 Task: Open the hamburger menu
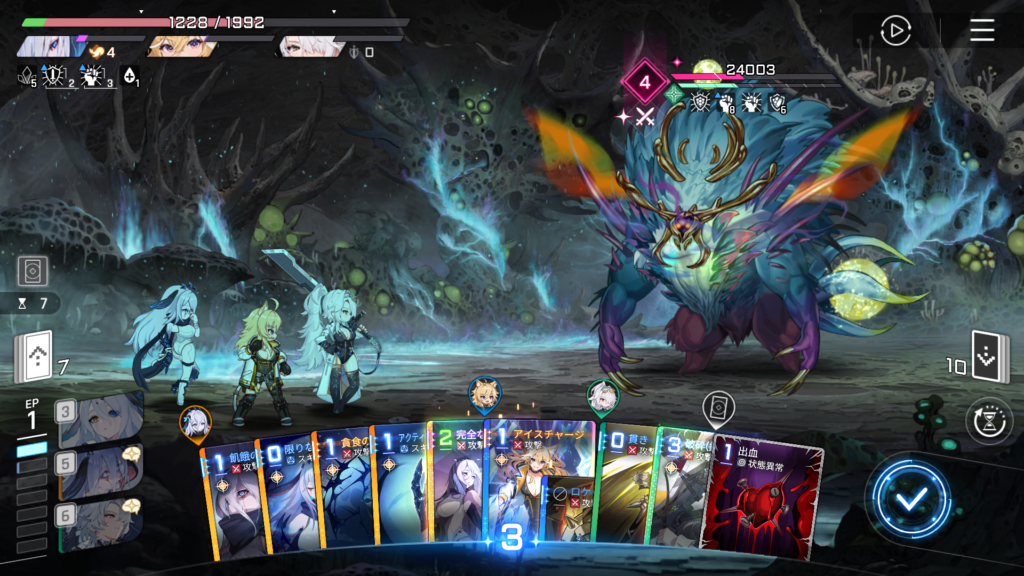(x=982, y=31)
